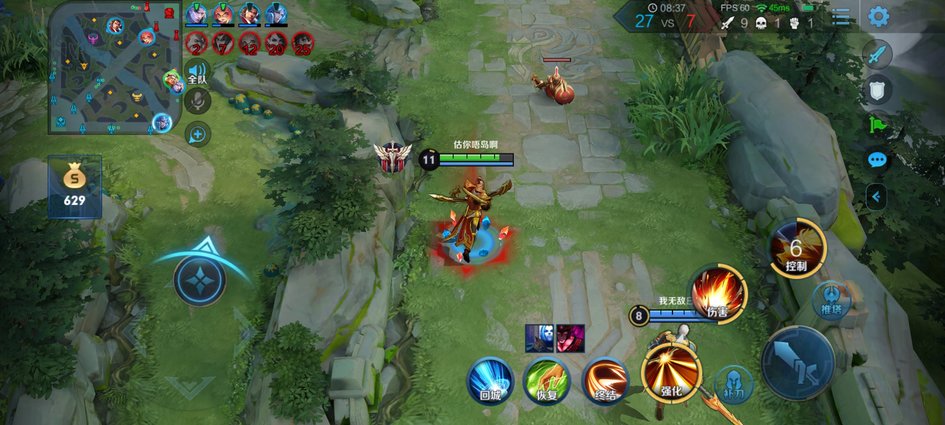945x425 pixels.
Task: Activate the 强化 enhance skill
Action: (671, 371)
